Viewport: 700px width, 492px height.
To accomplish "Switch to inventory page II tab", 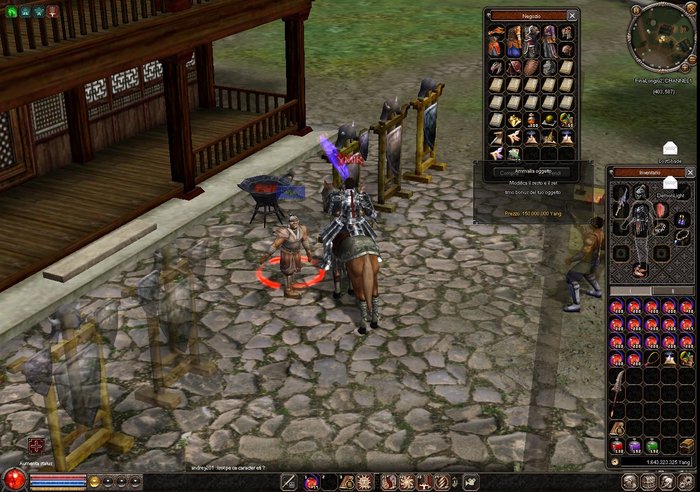I will (x=675, y=291).
